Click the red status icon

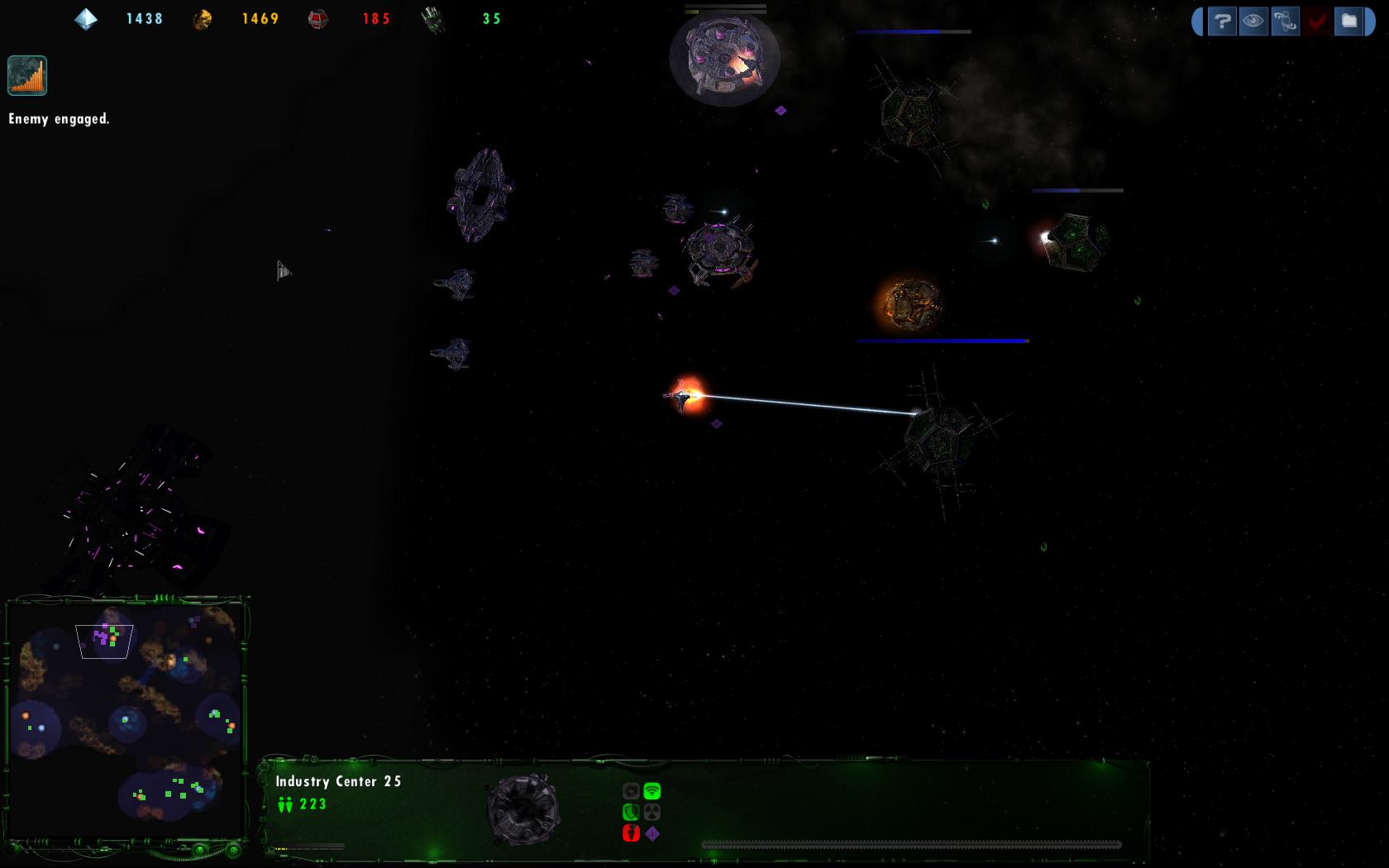click(631, 833)
